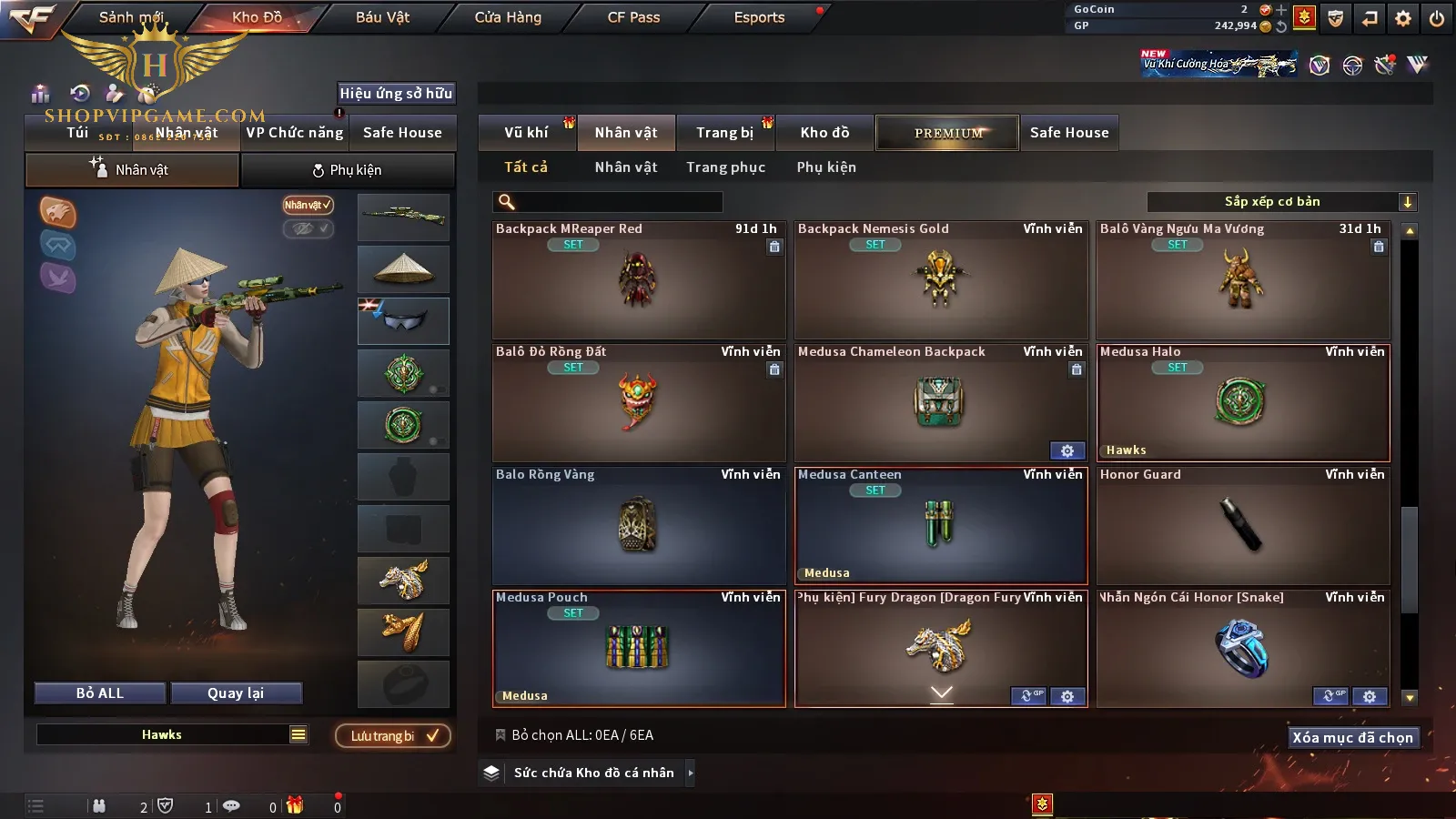This screenshot has width=1456, height=819.
Task: Click the power exit icon
Action: (x=1437, y=18)
